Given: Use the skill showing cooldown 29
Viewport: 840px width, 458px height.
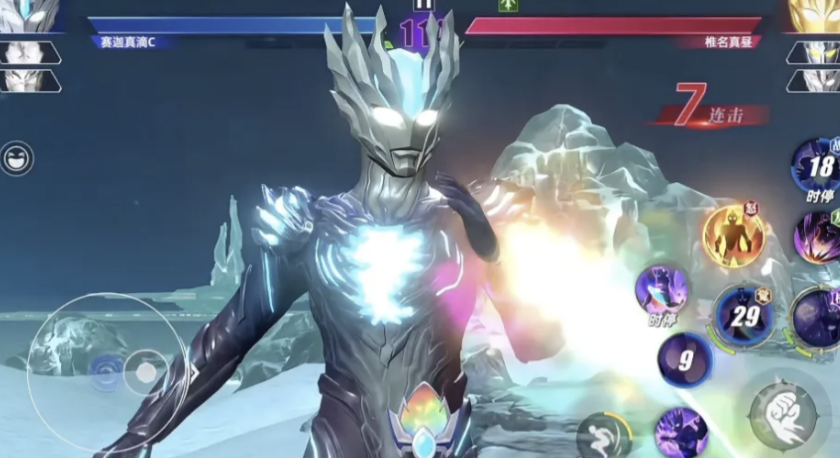Looking at the screenshot, I should (744, 314).
